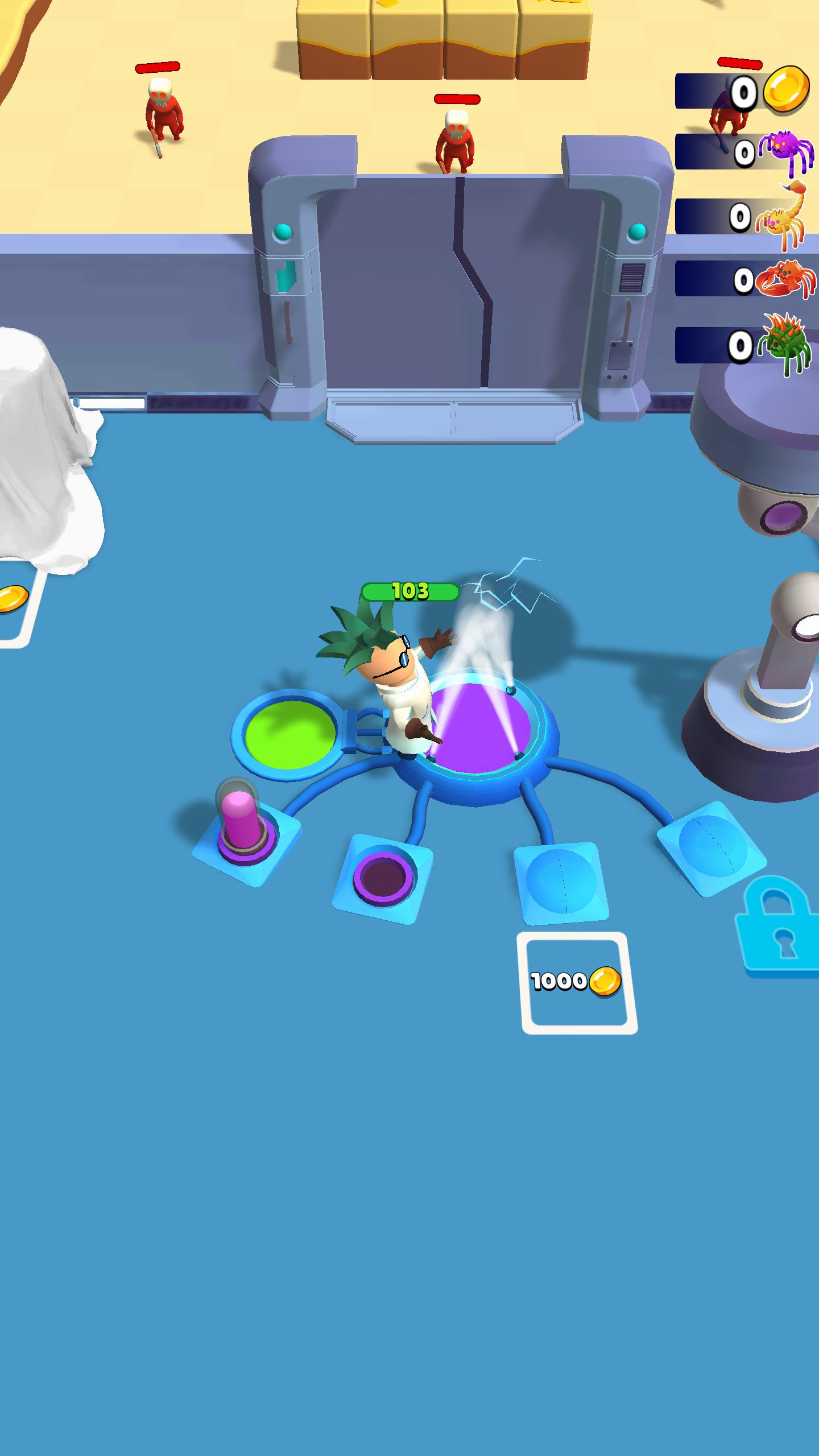The width and height of the screenshot is (819, 1456).
Task: Tap the scientist's green health bar
Action: click(409, 591)
